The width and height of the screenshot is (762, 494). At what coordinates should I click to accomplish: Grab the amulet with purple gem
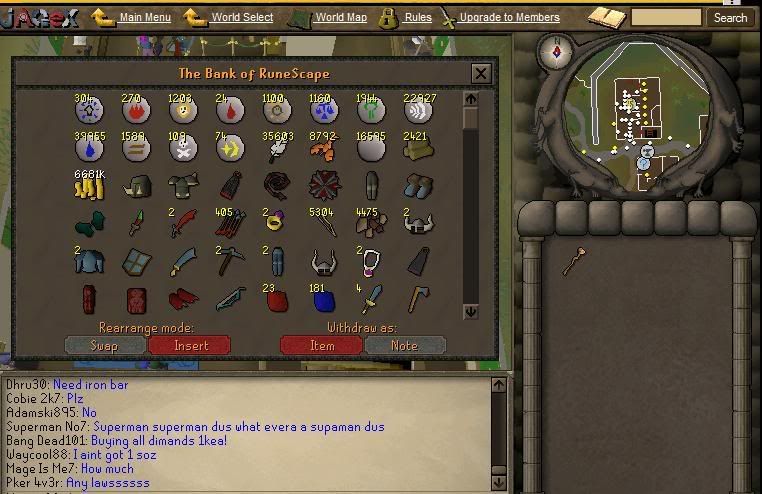[x=371, y=261]
